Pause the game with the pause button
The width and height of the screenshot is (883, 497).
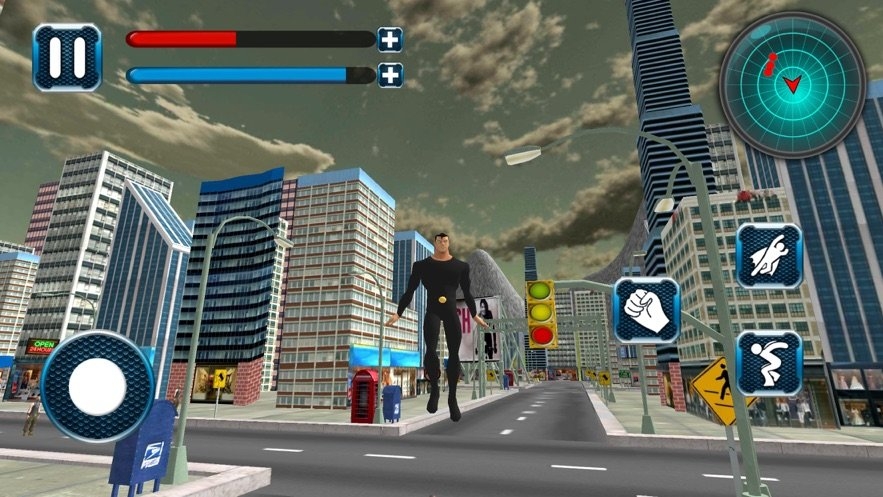click(x=67, y=57)
